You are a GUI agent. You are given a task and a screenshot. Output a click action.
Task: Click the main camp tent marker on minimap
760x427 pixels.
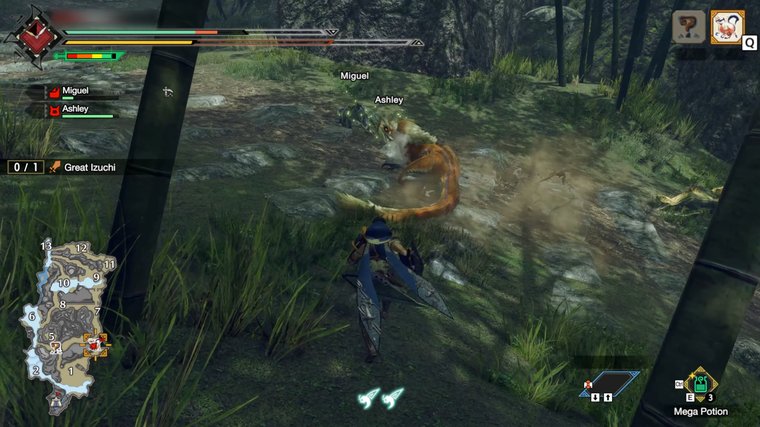(56, 400)
